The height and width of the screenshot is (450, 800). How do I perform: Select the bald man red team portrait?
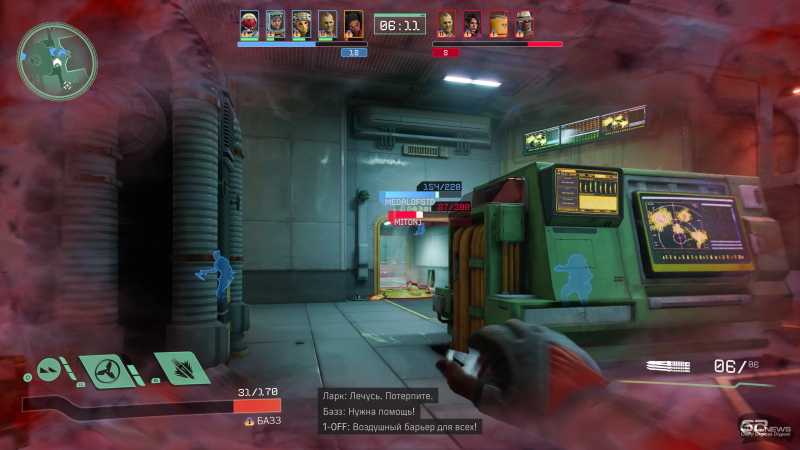pos(446,24)
